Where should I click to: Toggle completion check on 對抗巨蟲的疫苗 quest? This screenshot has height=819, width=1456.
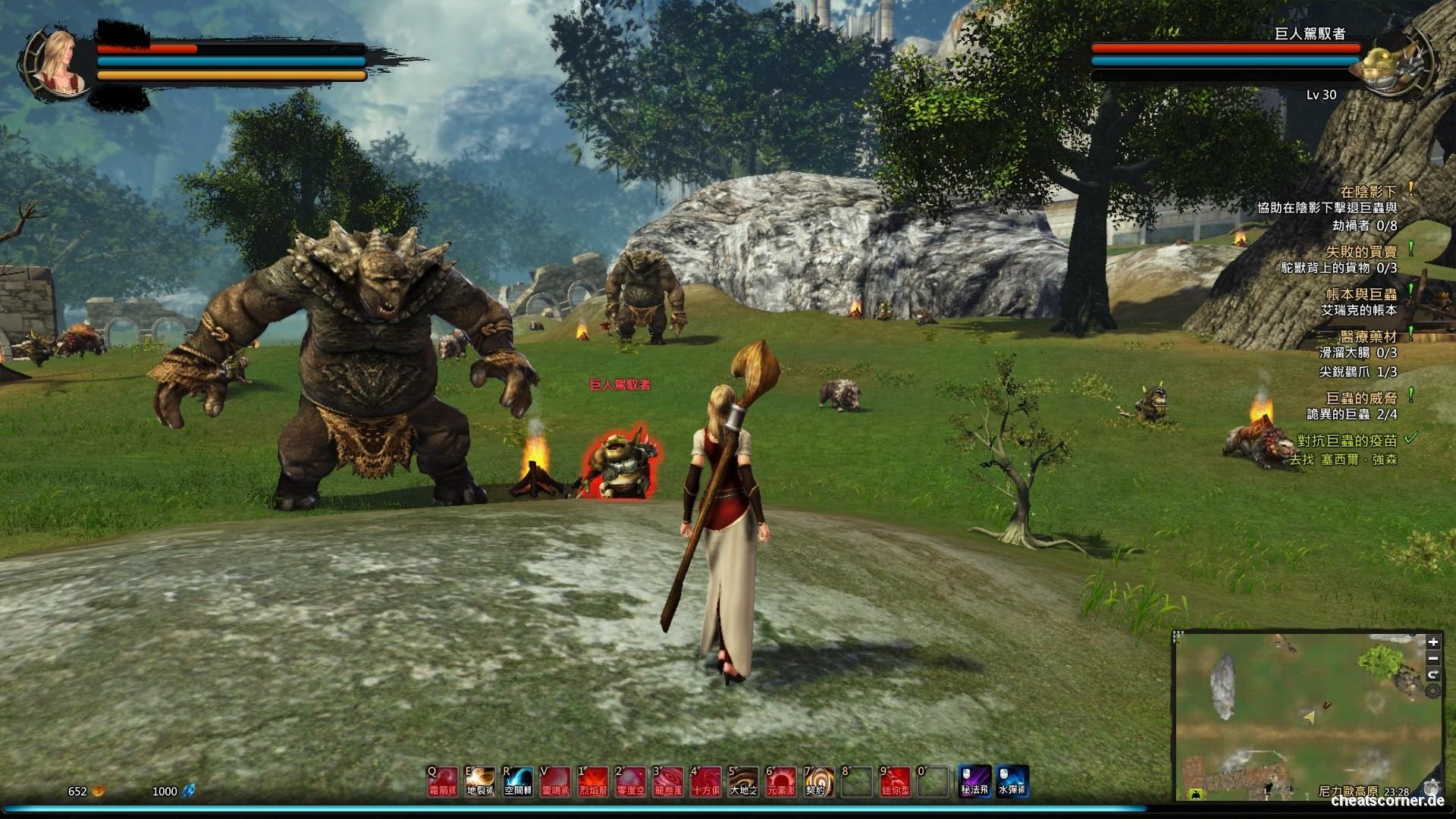pos(1411,439)
